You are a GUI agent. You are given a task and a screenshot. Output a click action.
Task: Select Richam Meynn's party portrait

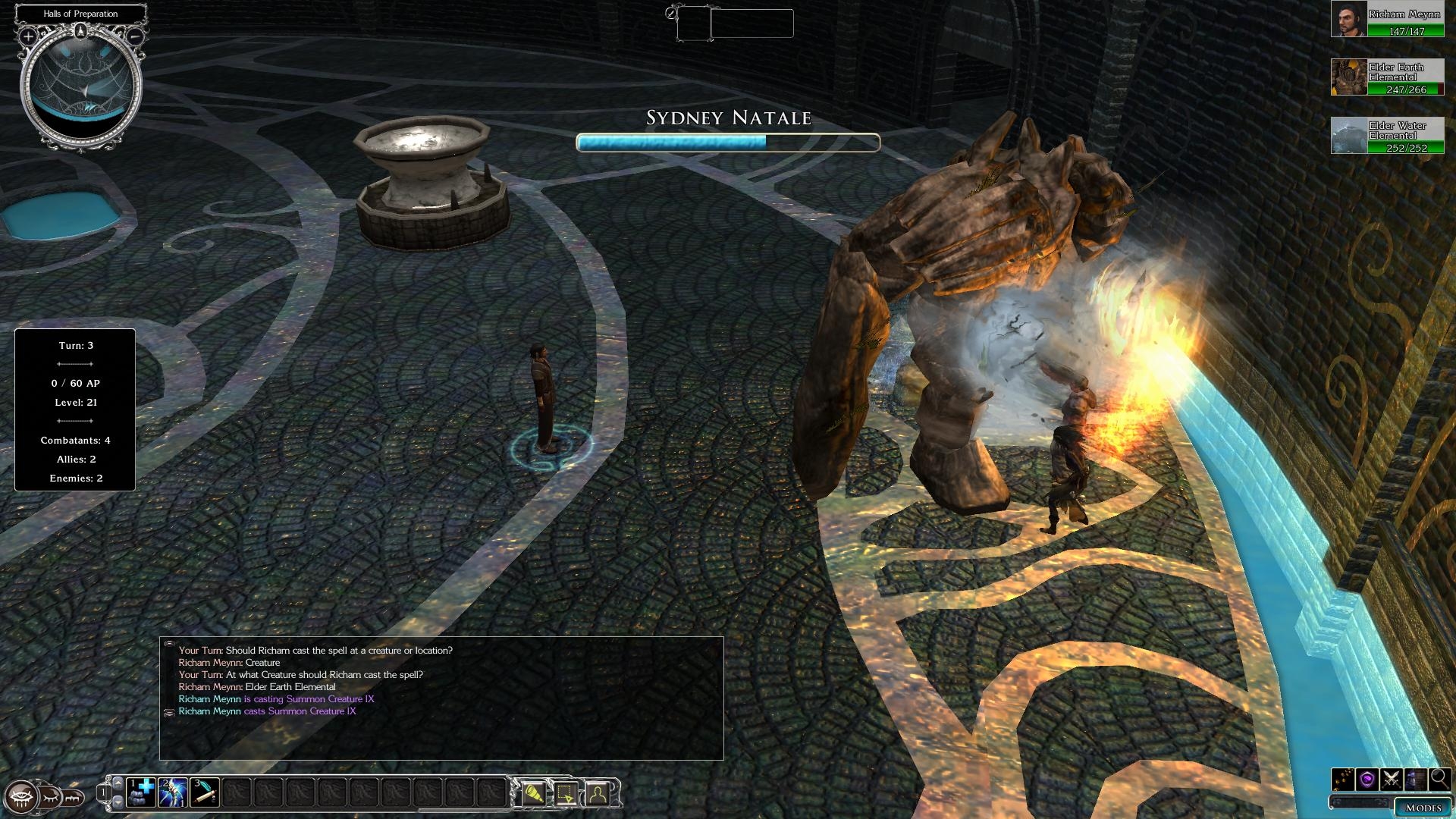[x=1349, y=19]
